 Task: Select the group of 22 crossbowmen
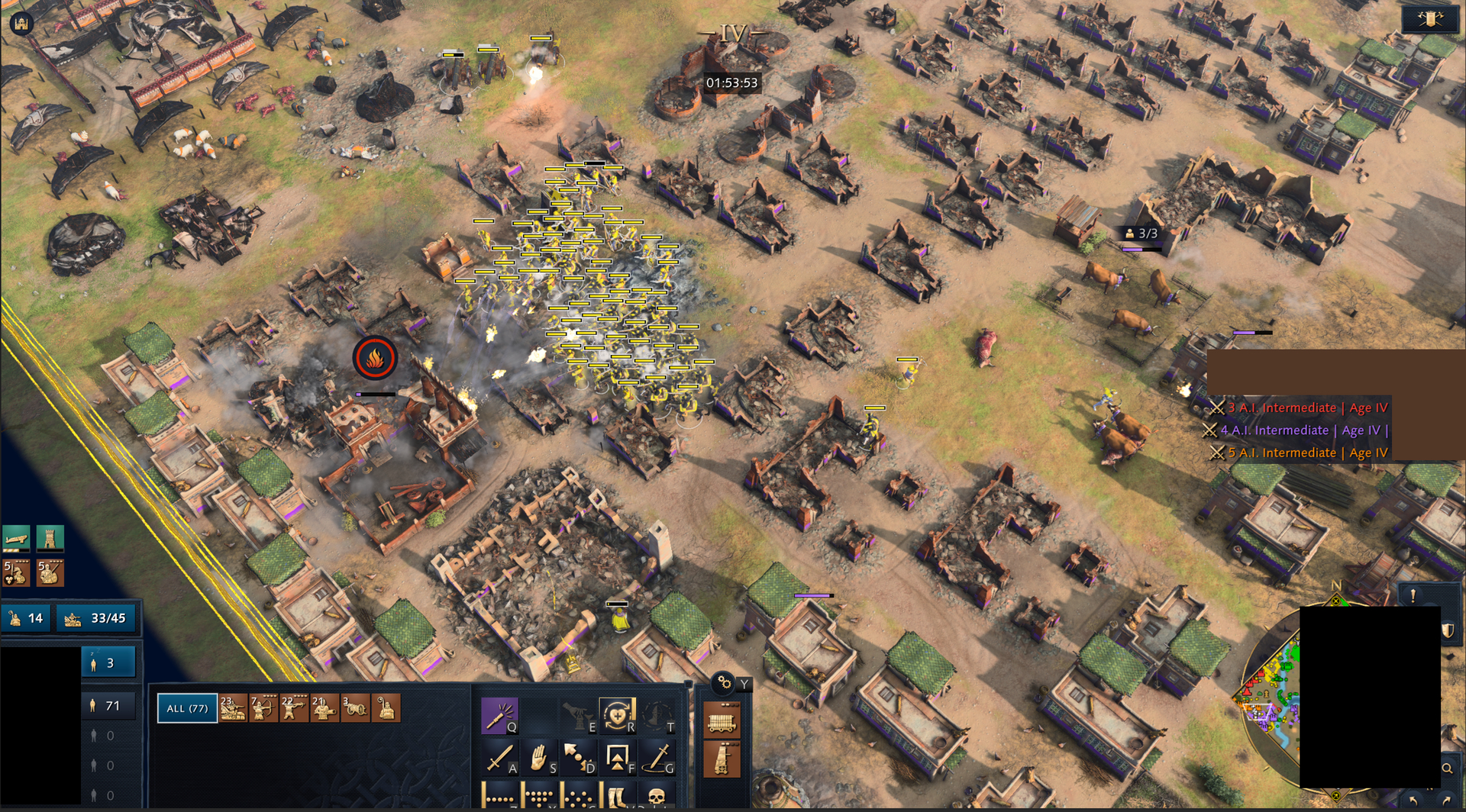coord(294,708)
